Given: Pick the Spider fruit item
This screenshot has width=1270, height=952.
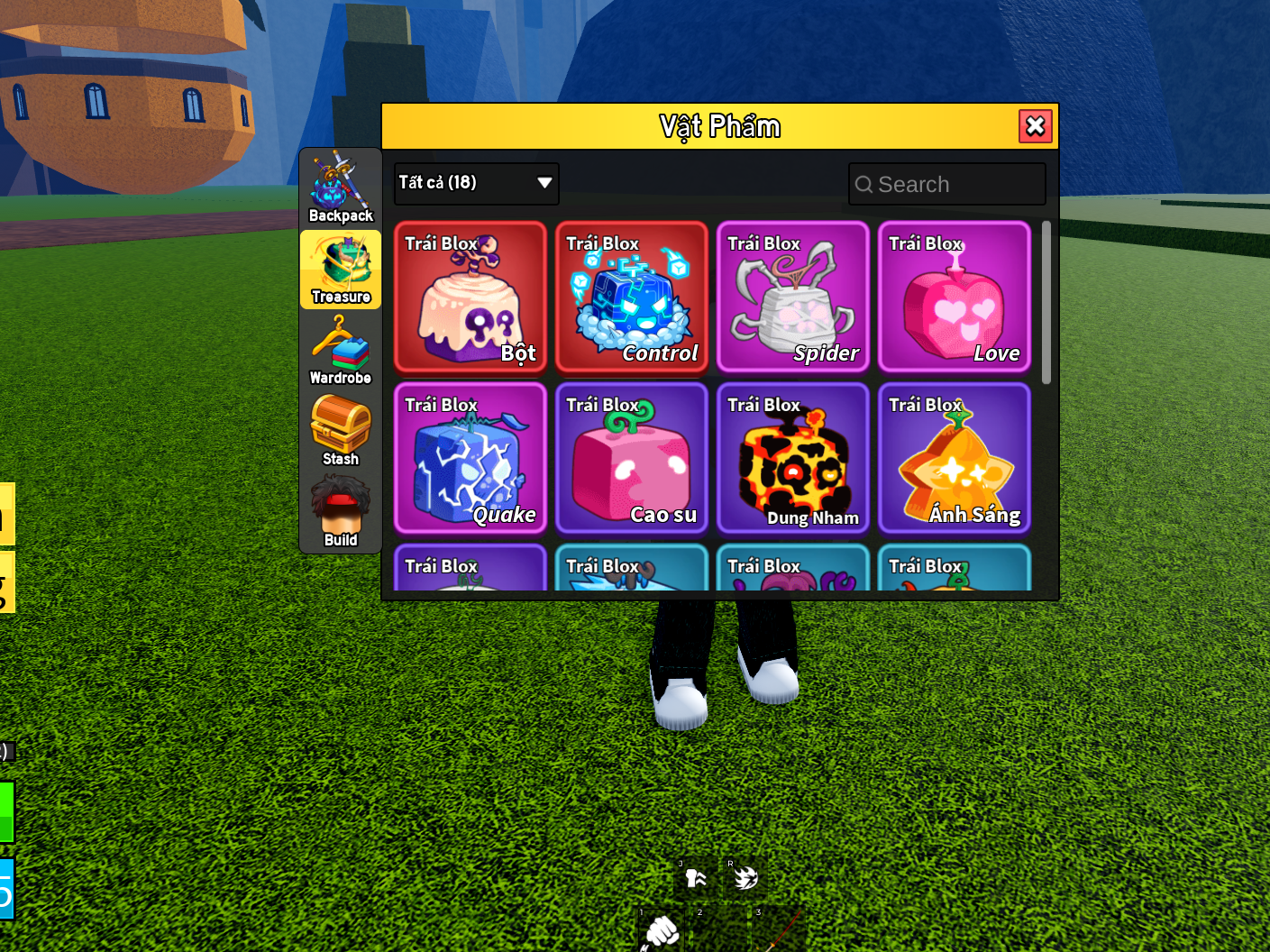Looking at the screenshot, I should 793,297.
